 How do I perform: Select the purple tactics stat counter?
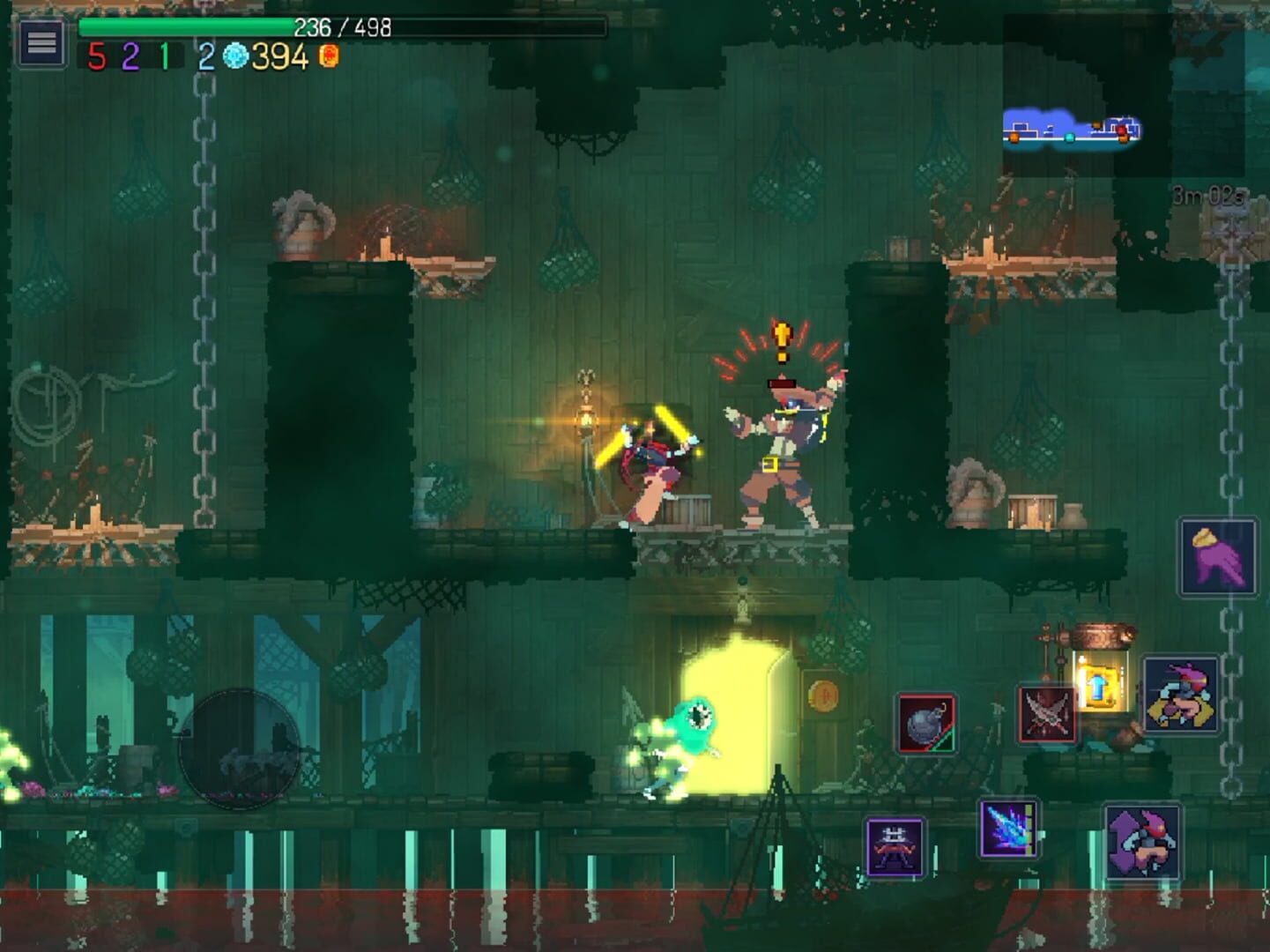pos(130,58)
